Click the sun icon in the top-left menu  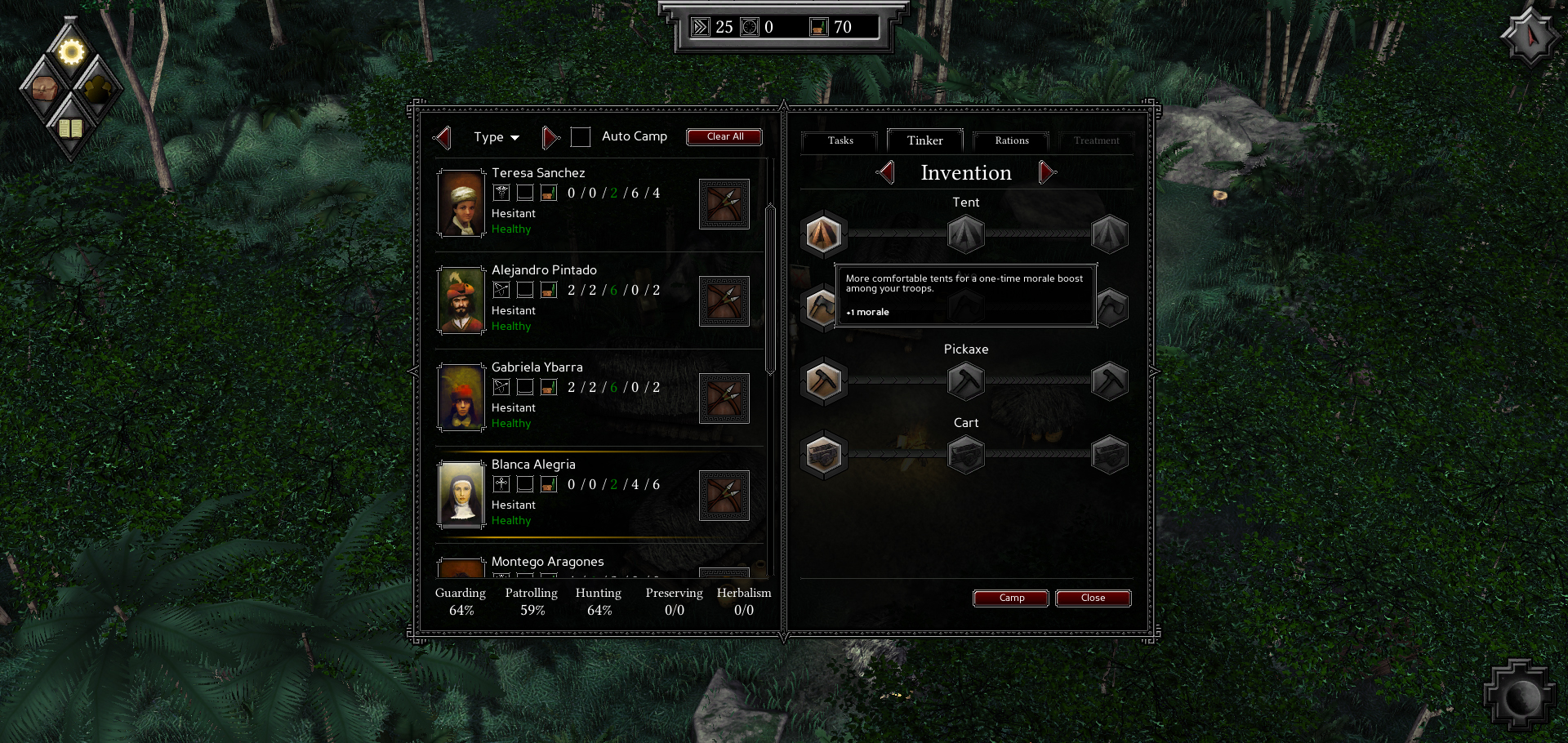pos(71,52)
